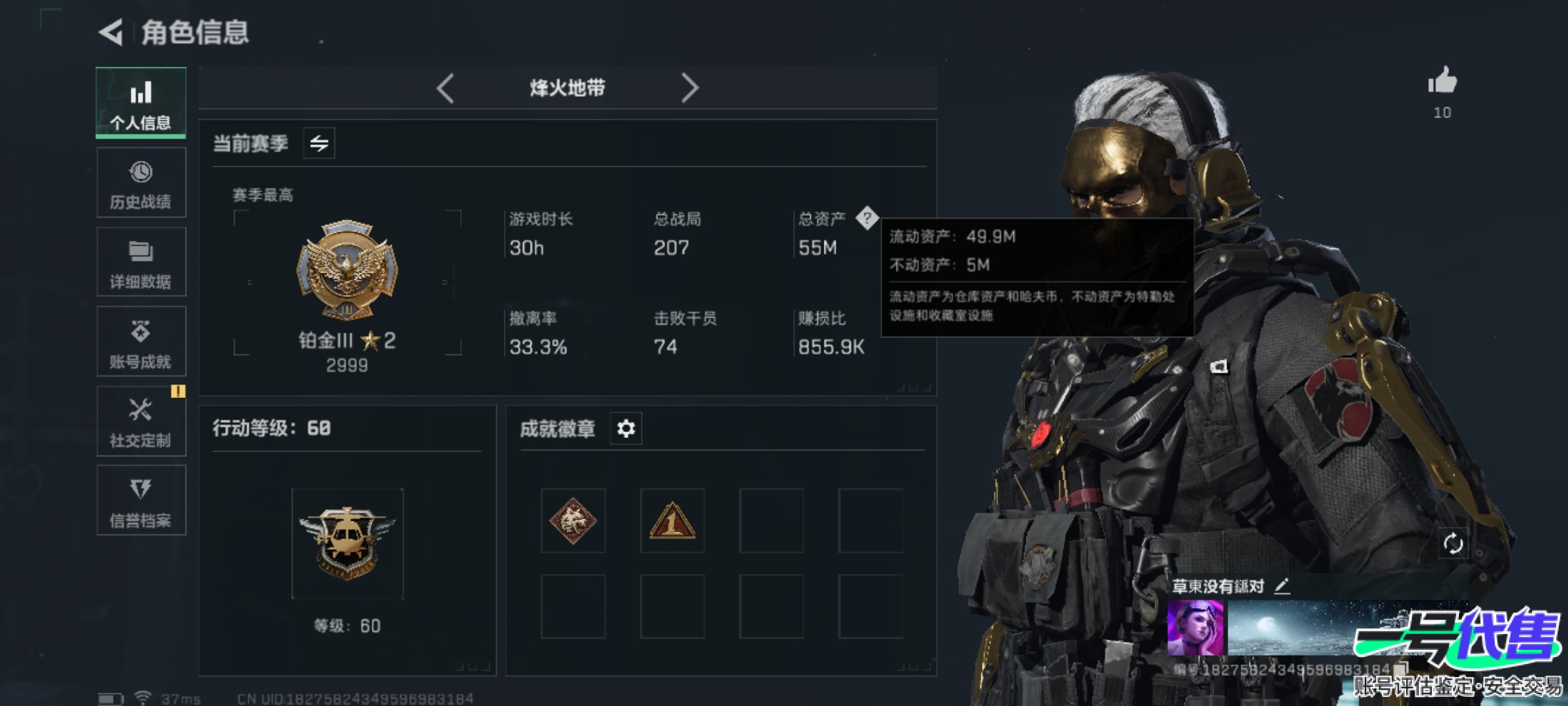Screen dimensions: 1568x706
Task: Click the 总资产 question mark icon
Action: point(867,218)
